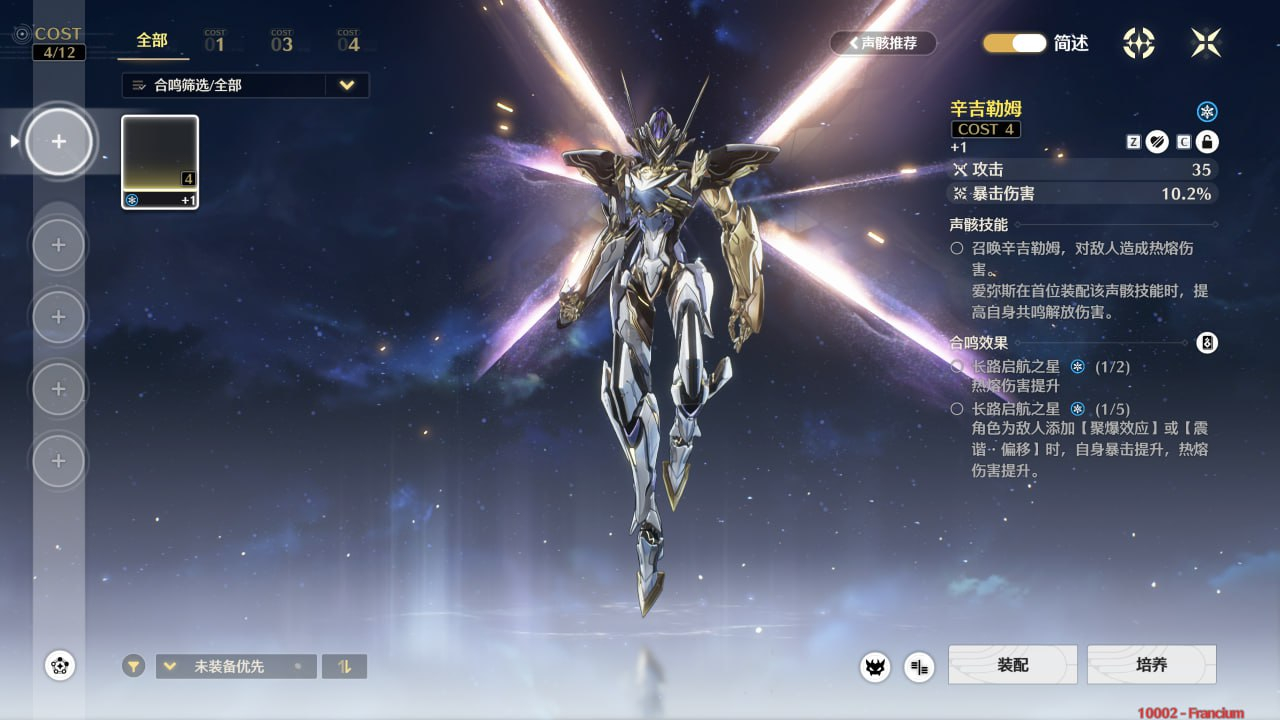Image resolution: width=1280 pixels, height=720 pixels.
Task: Click the round filter funnel icon
Action: [134, 666]
